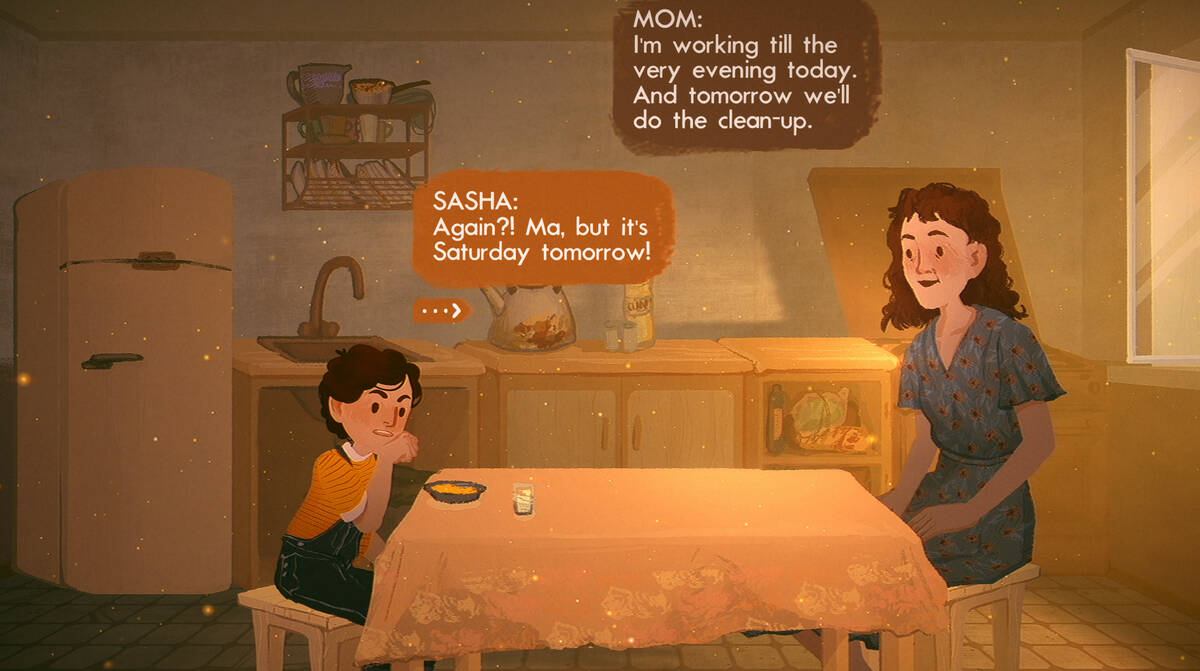Viewport: 1200px width, 671px height.
Task: Advance dialogue with the arrow continue button
Action: coord(441,311)
